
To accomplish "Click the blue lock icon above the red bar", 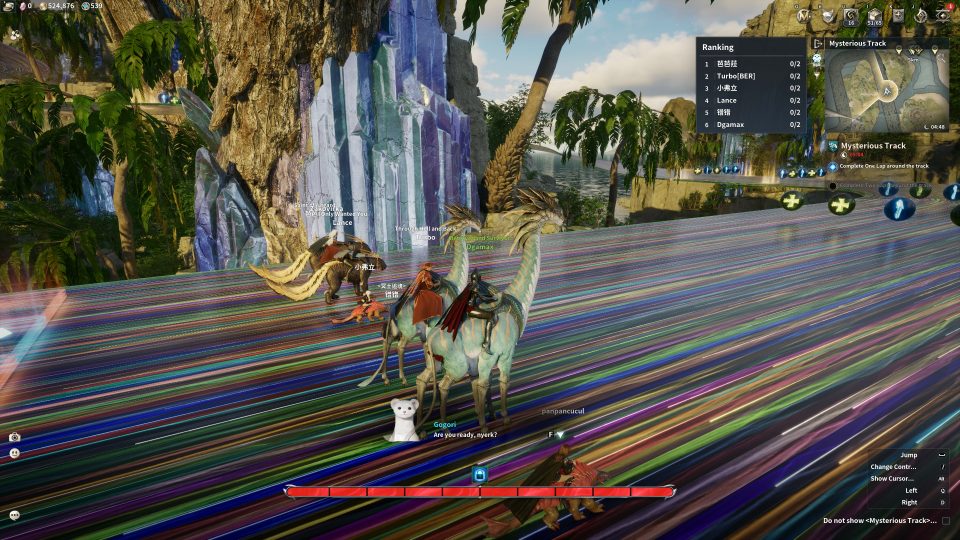I will [479, 474].
